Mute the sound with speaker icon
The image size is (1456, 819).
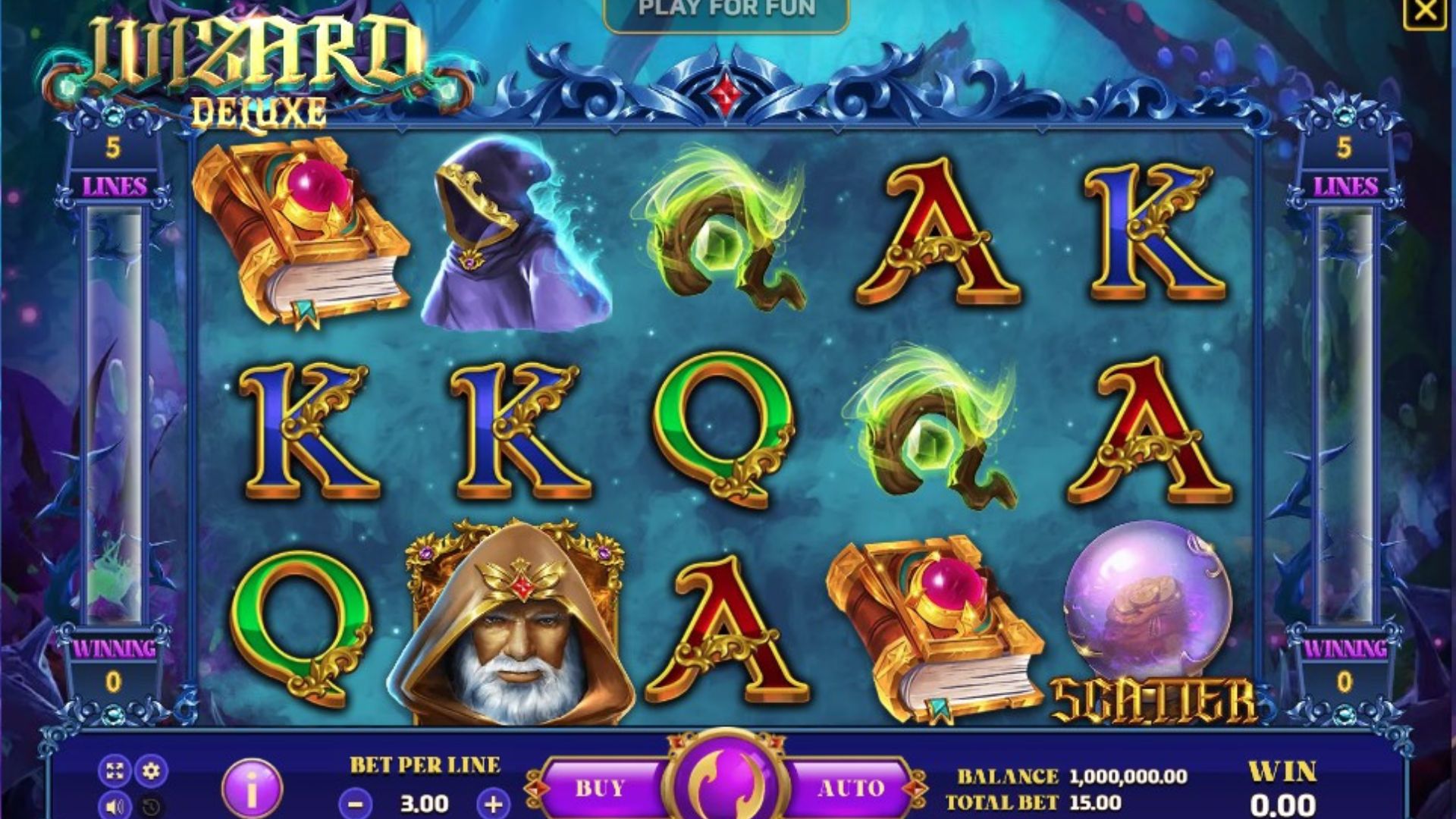(115, 806)
